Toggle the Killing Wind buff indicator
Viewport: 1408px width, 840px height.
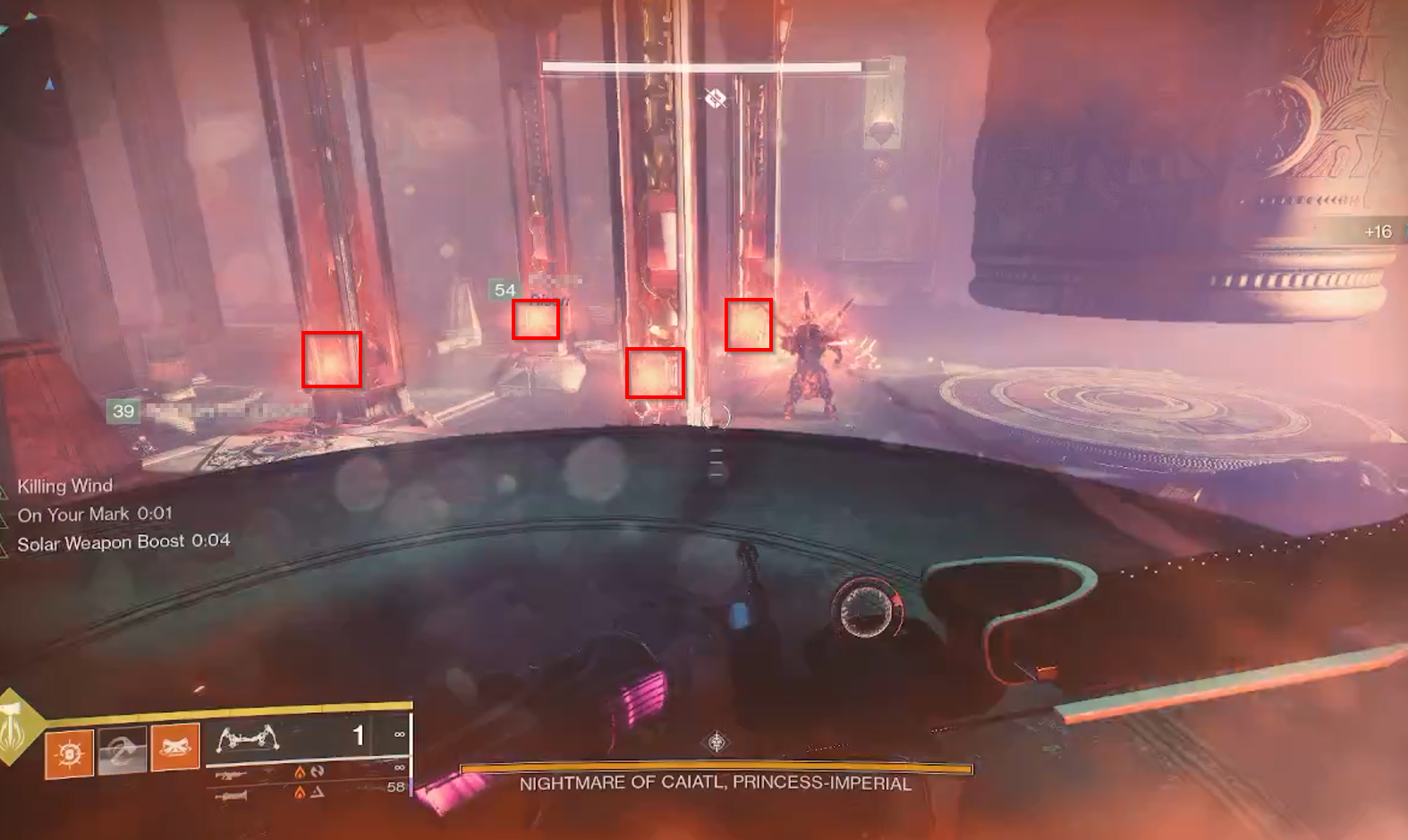point(64,486)
